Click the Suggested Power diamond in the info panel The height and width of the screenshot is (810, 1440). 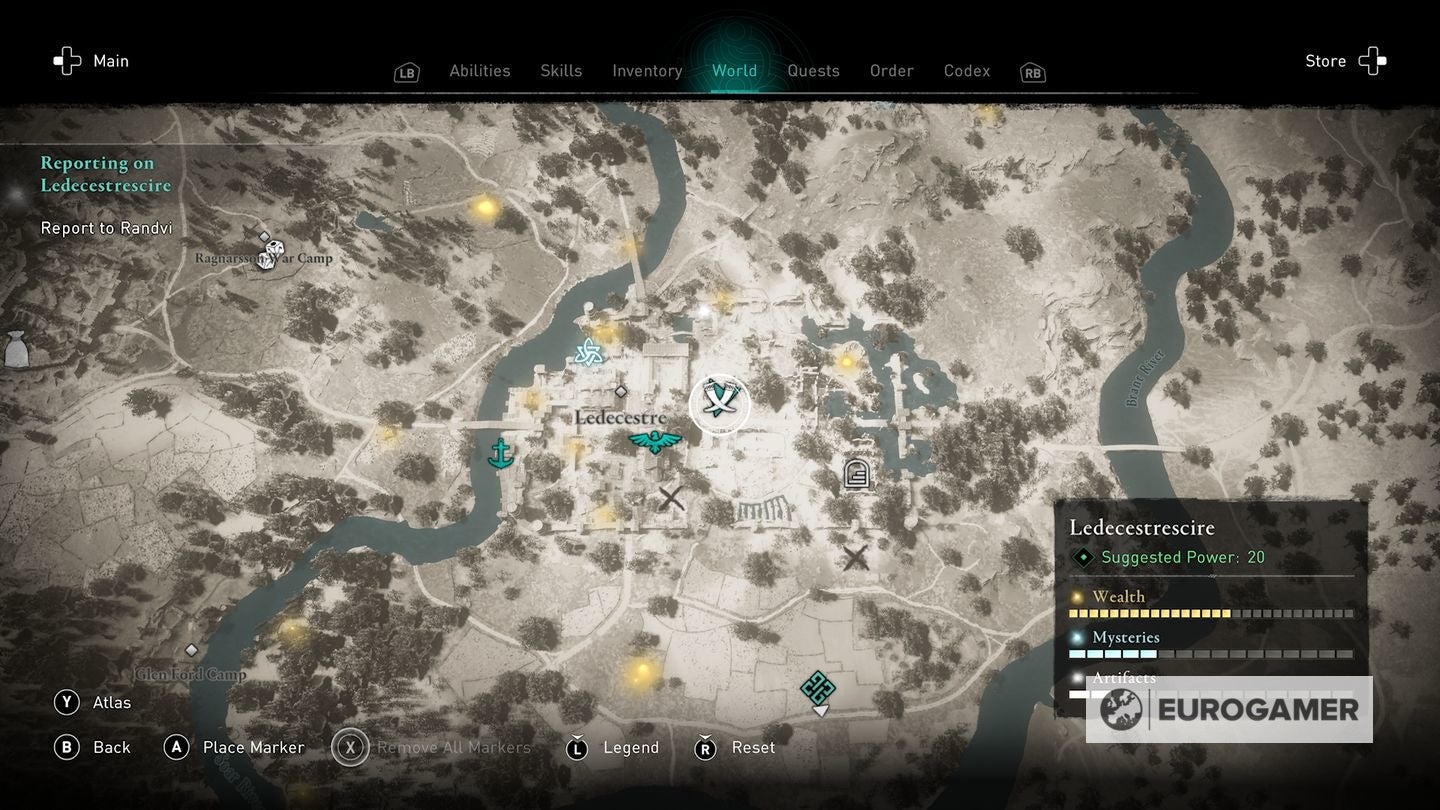(x=1081, y=558)
